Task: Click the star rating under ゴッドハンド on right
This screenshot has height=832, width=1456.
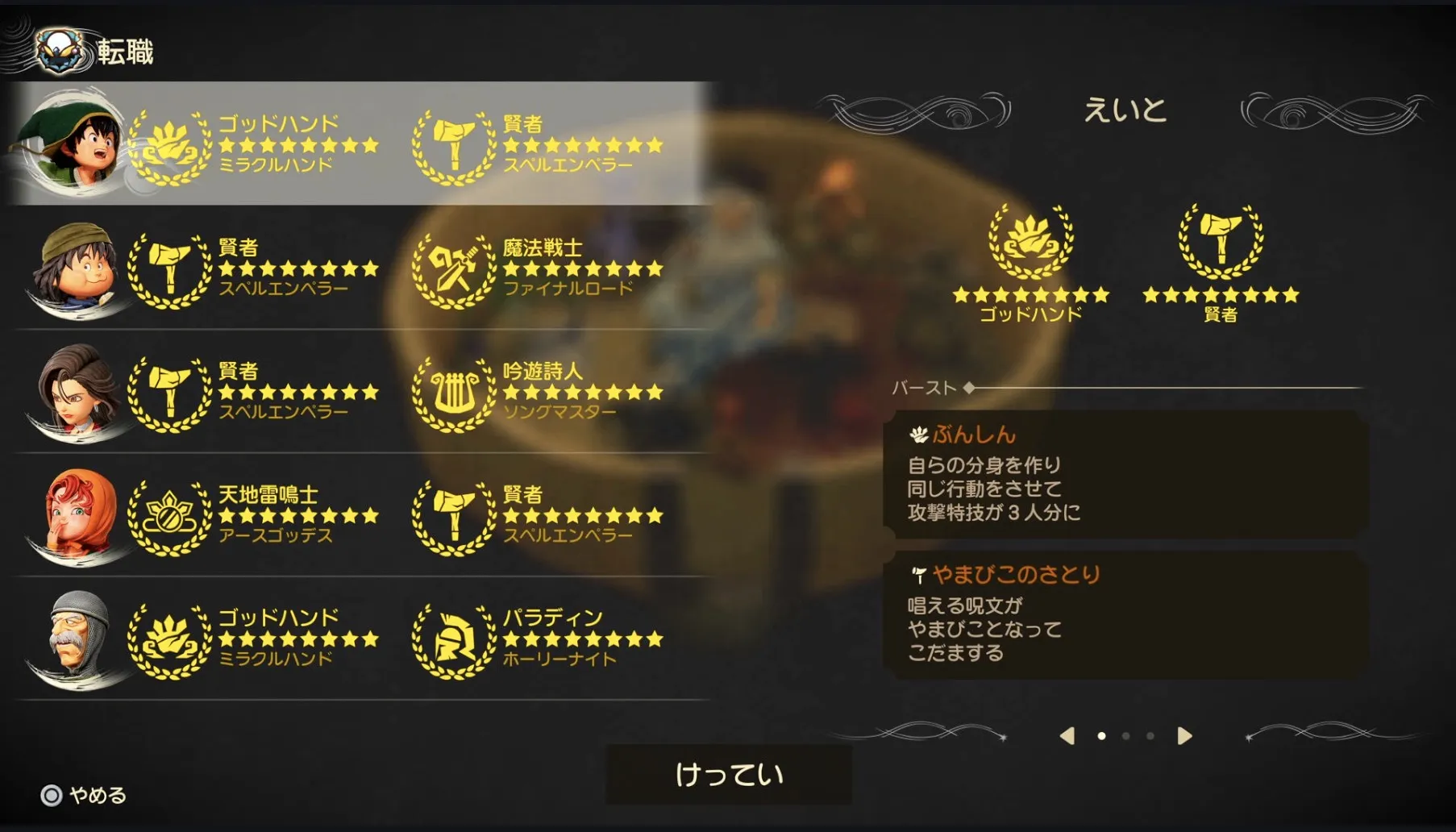Action: (1030, 297)
